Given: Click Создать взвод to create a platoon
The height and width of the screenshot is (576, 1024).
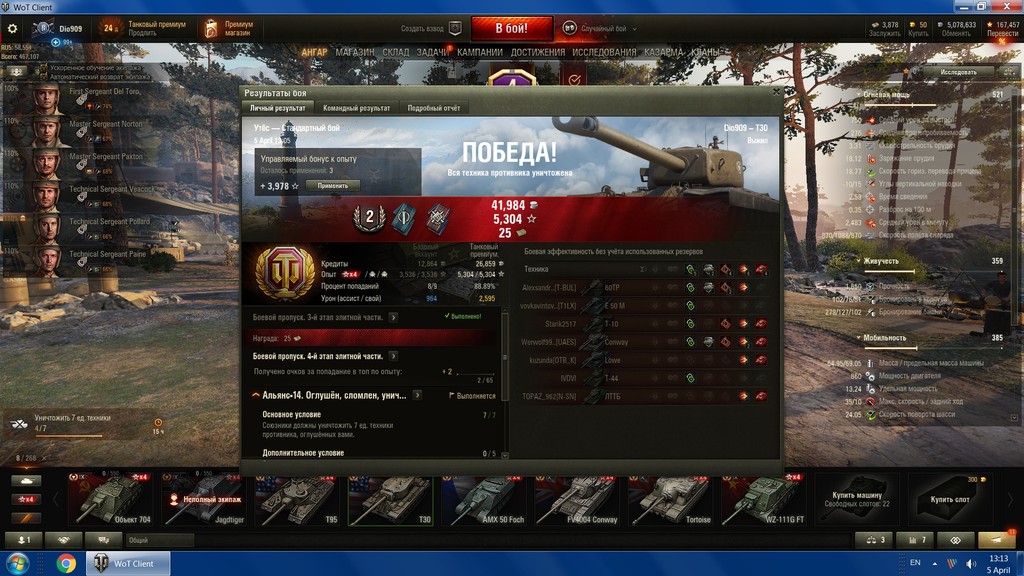Looking at the screenshot, I should point(432,29).
